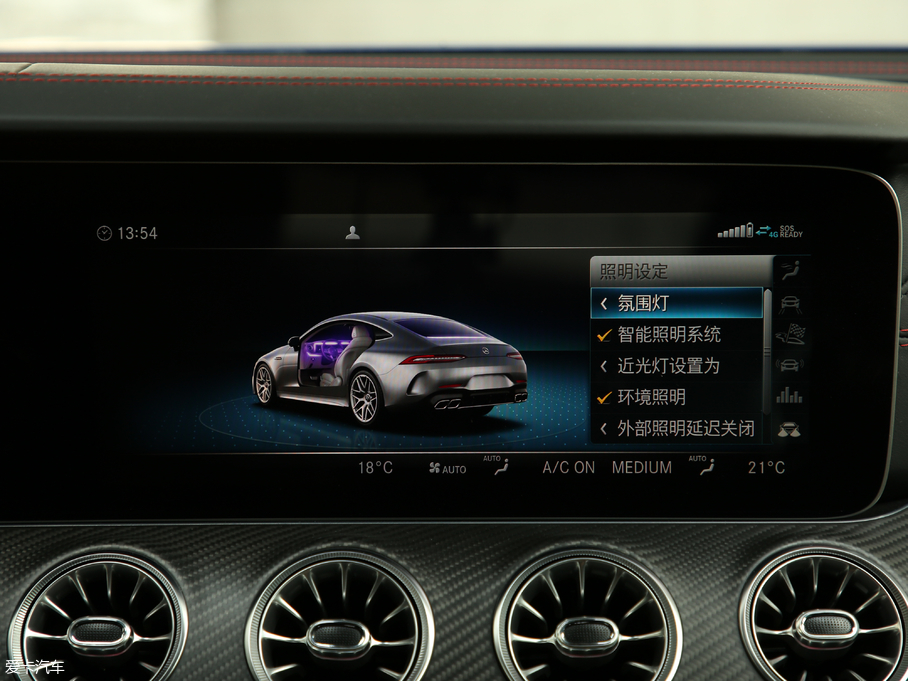Open the user profile icon
The image size is (908, 681).
pos(352,233)
